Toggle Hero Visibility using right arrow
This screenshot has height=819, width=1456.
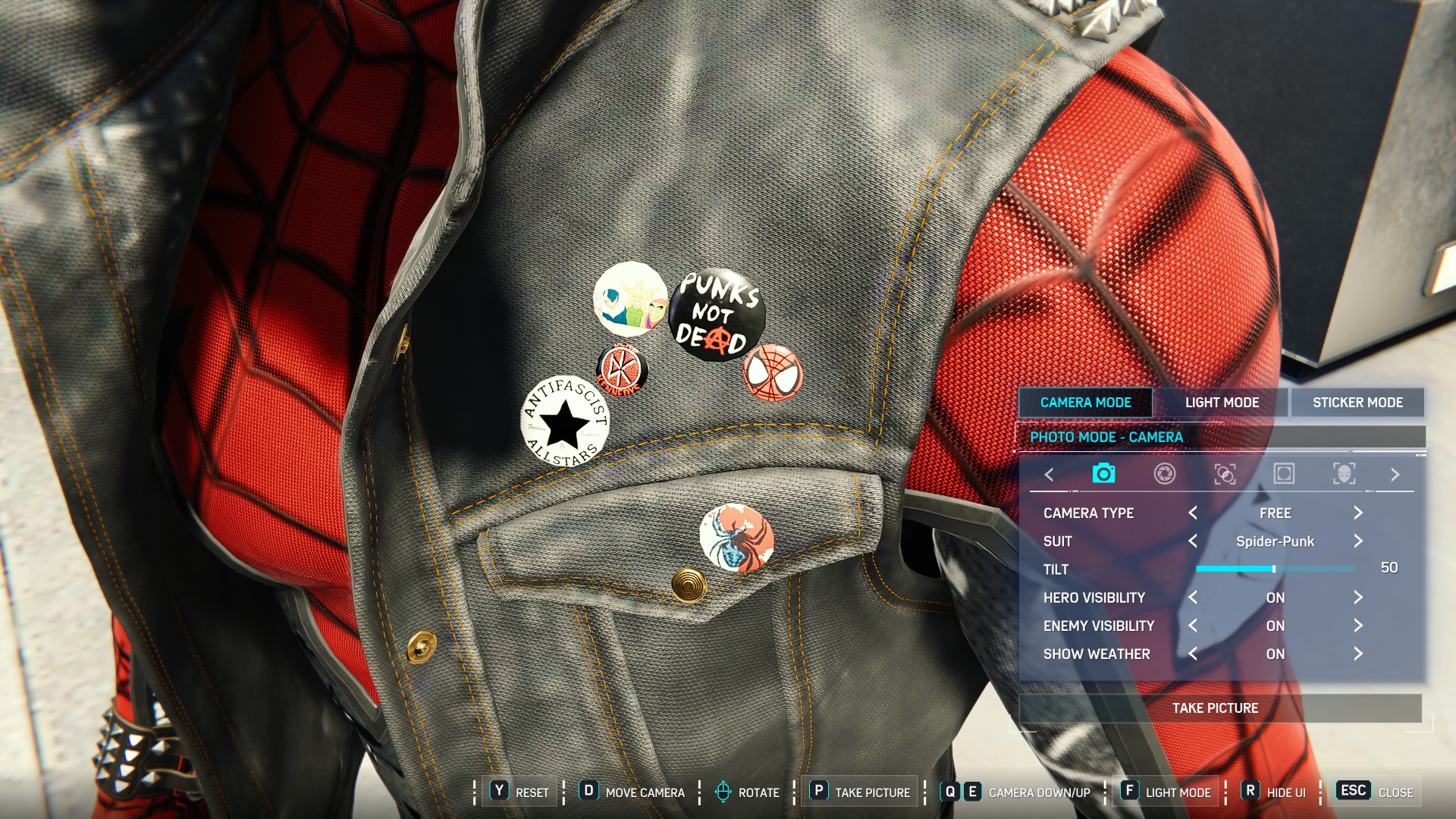tap(1358, 598)
